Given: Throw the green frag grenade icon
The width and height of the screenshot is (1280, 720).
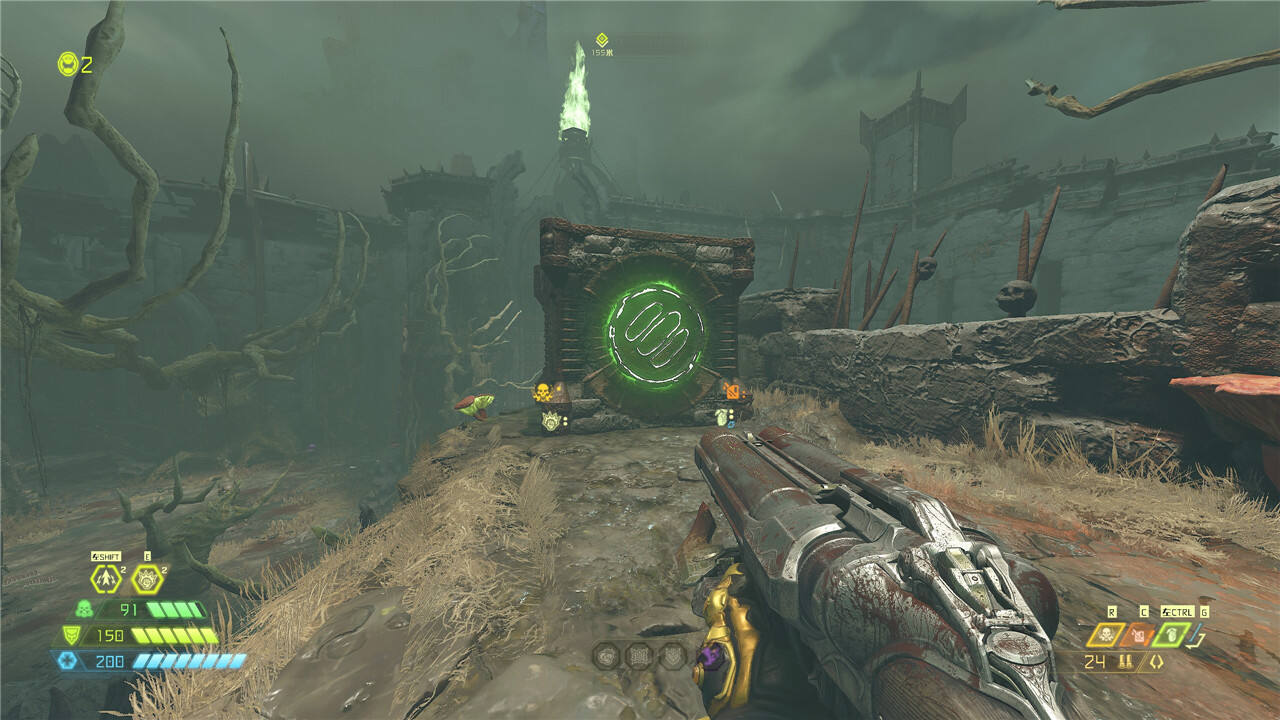Looking at the screenshot, I should [1171, 634].
